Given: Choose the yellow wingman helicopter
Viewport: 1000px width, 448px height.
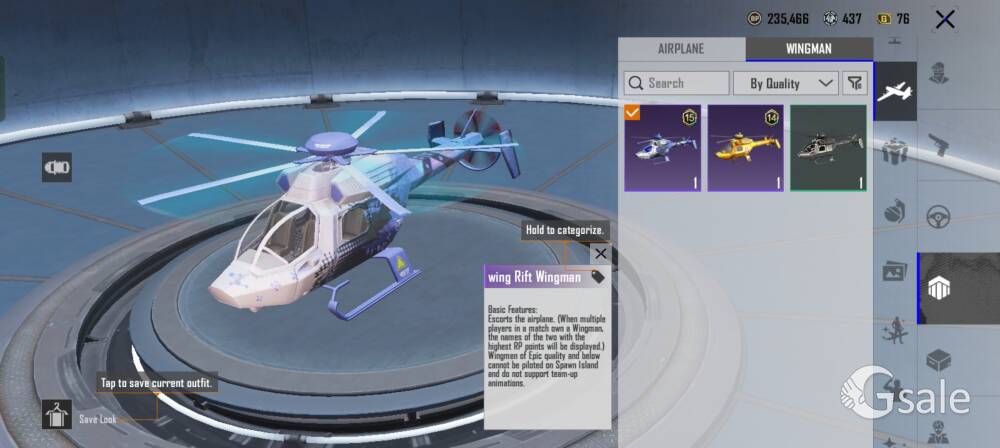Looking at the screenshot, I should coord(745,148).
